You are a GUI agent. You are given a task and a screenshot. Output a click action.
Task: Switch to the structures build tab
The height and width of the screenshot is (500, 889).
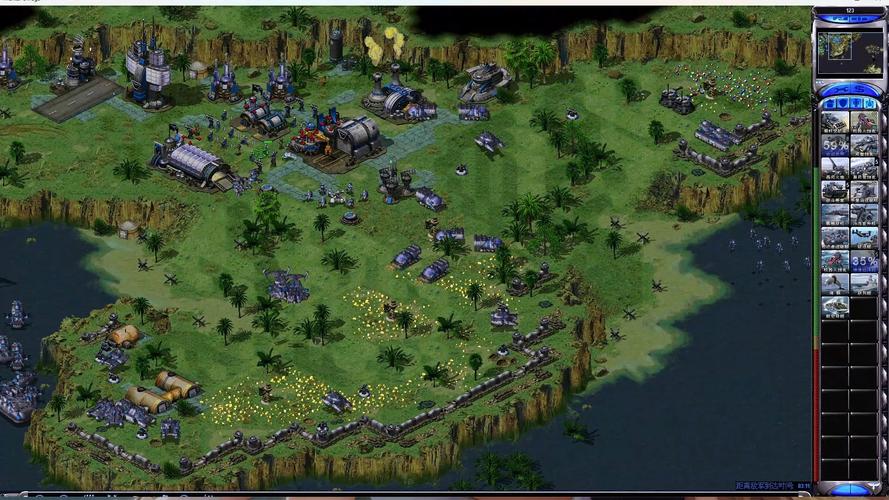pos(827,102)
